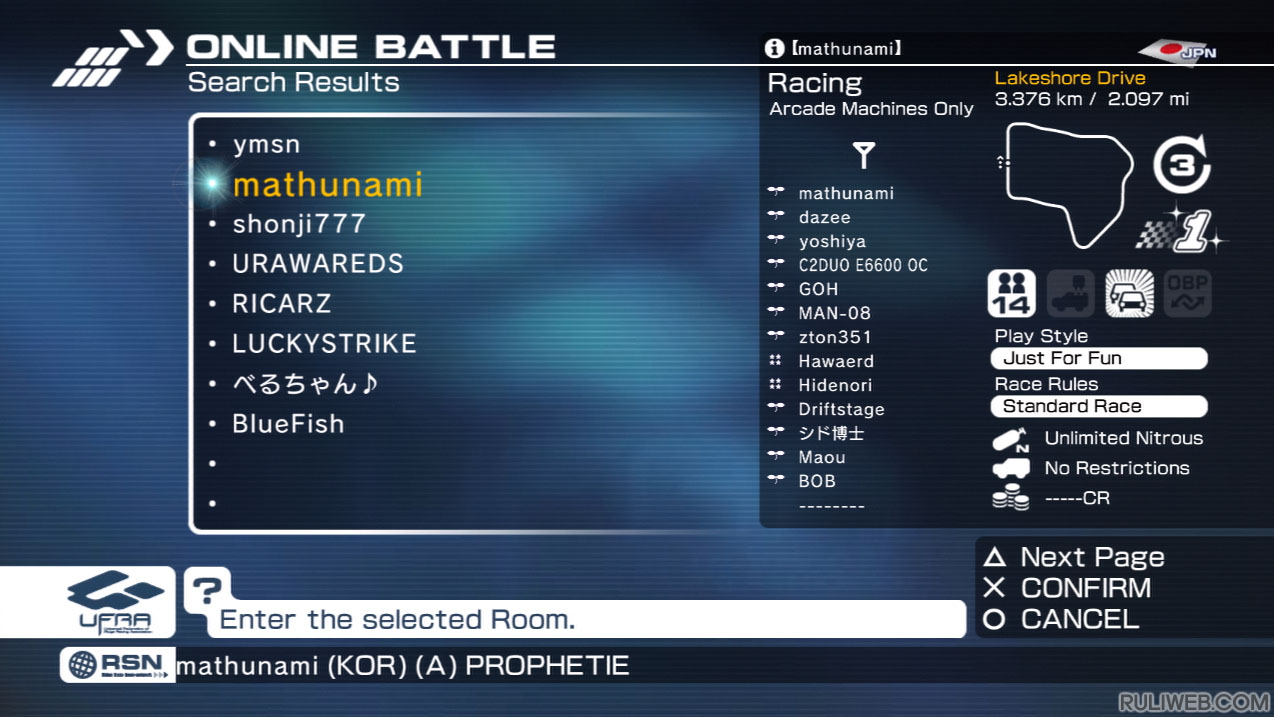The image size is (1274, 717).
Task: Click the Lakeshore Drive track map
Action: tap(1069, 184)
